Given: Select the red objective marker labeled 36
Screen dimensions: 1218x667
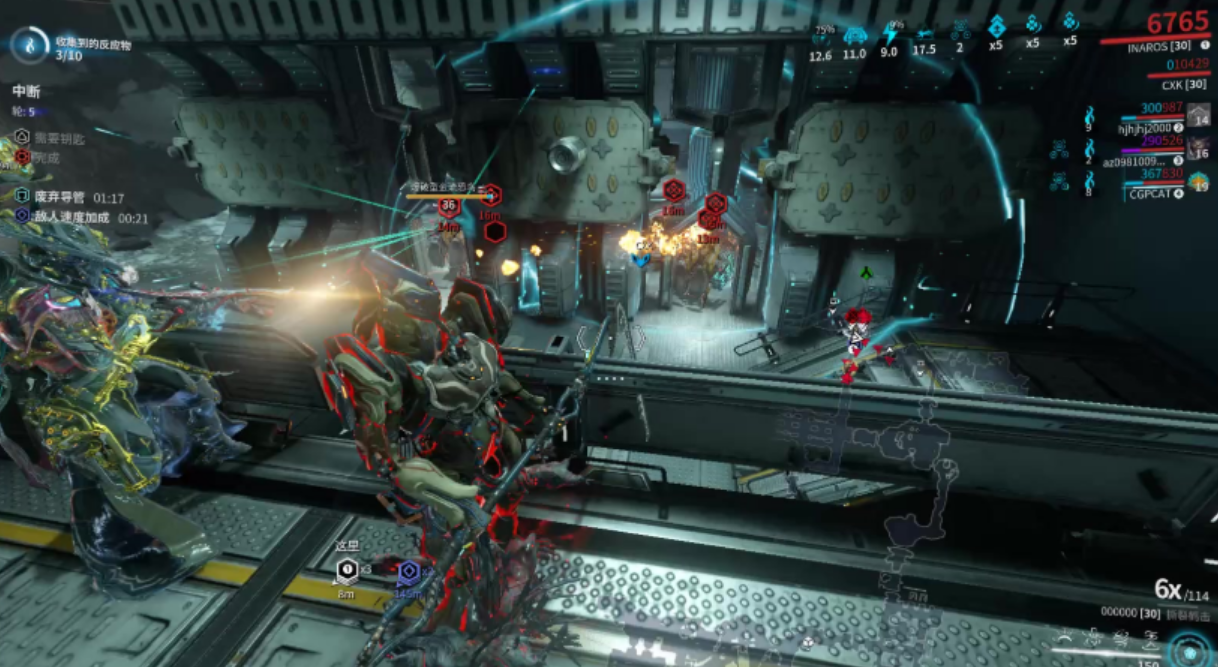Looking at the screenshot, I should (448, 207).
